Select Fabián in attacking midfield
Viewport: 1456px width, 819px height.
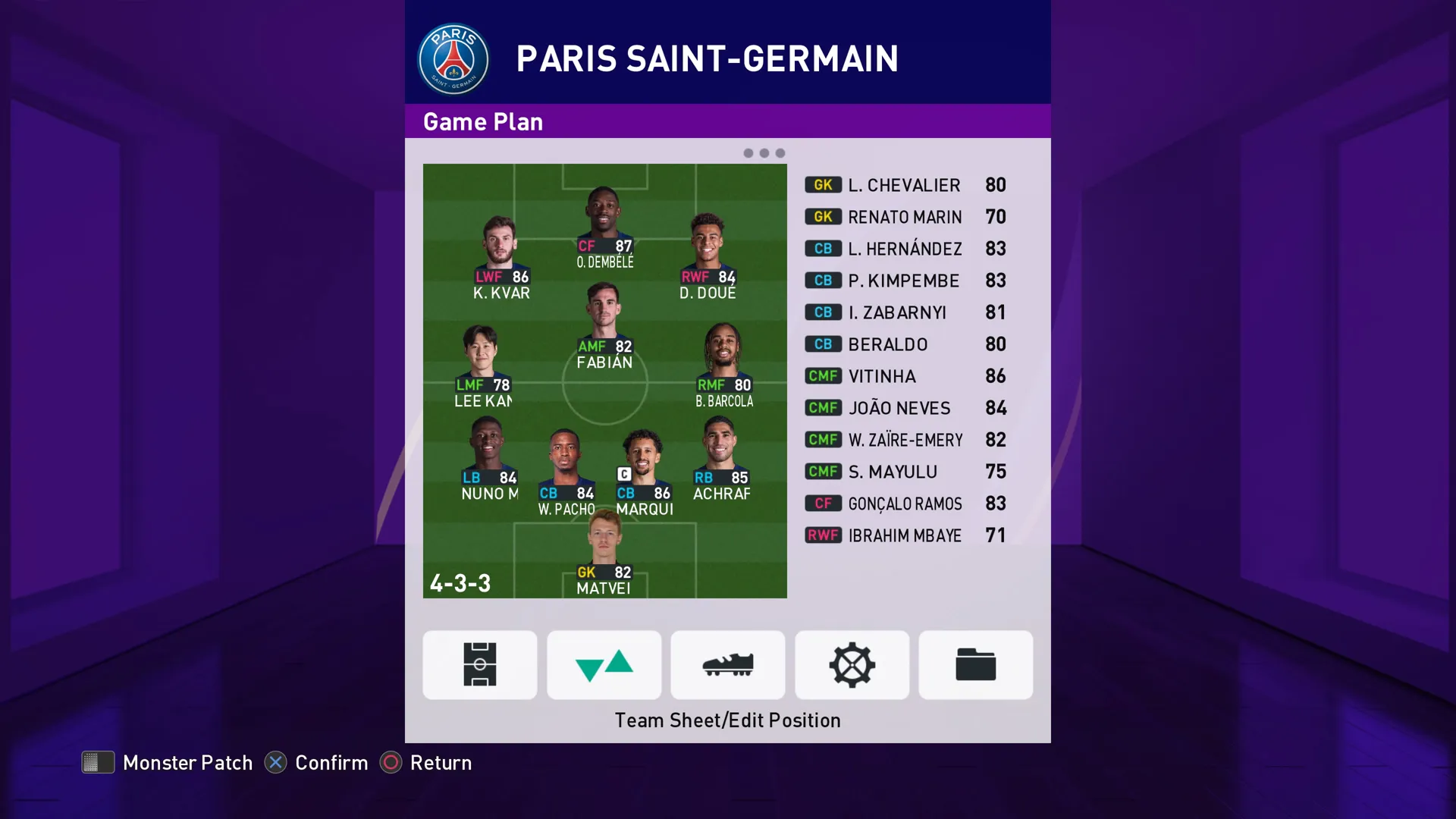tap(604, 327)
